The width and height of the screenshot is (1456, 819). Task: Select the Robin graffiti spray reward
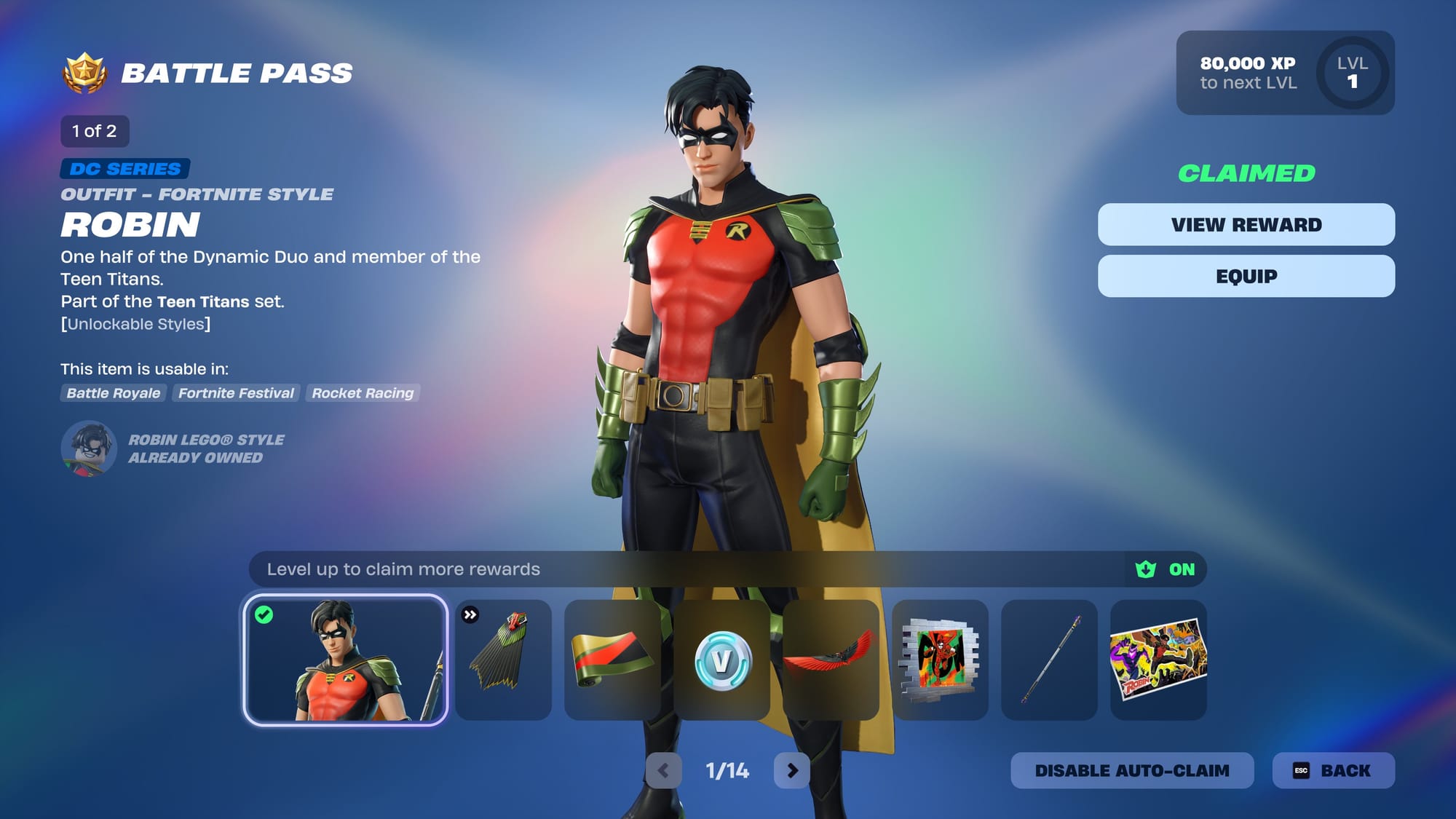click(x=940, y=660)
